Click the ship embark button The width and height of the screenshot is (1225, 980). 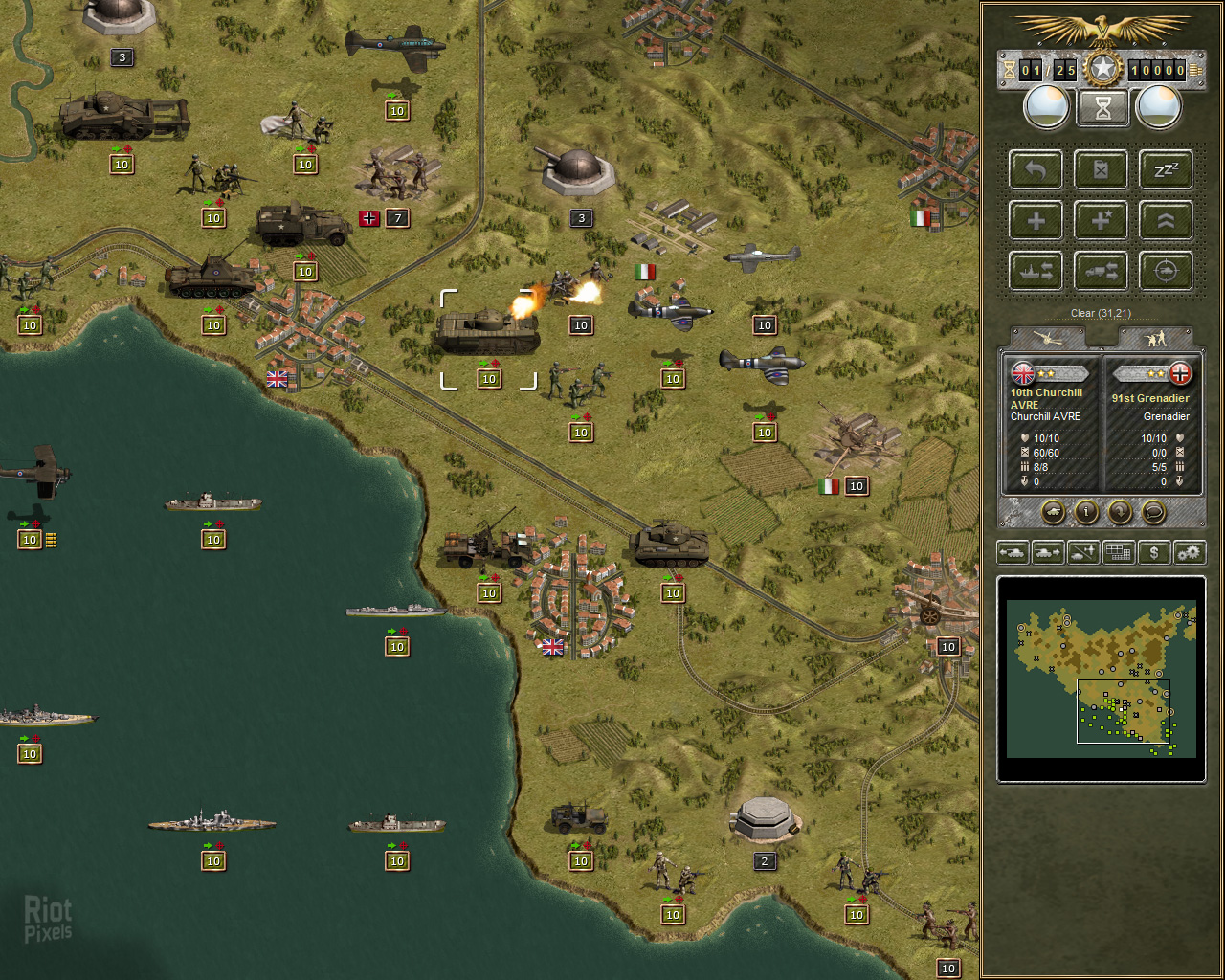[1036, 272]
